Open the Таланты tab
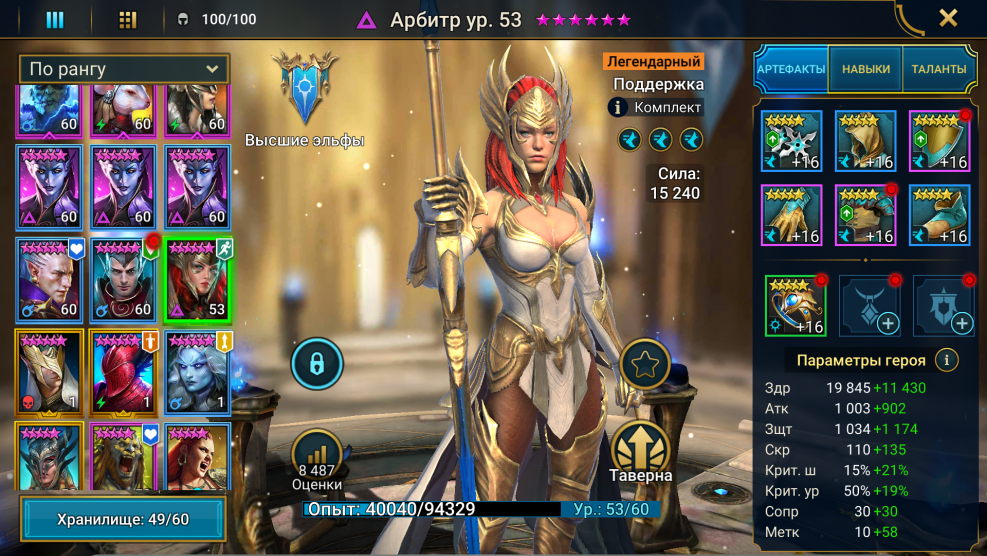This screenshot has height=556, width=987. [x=938, y=69]
